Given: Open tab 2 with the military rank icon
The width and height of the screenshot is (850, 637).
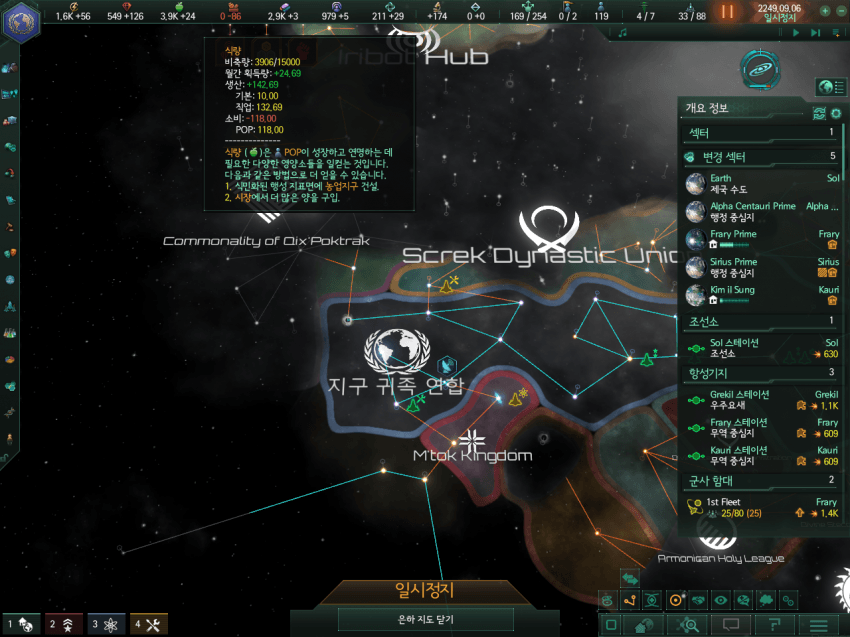Looking at the screenshot, I should [x=65, y=624].
